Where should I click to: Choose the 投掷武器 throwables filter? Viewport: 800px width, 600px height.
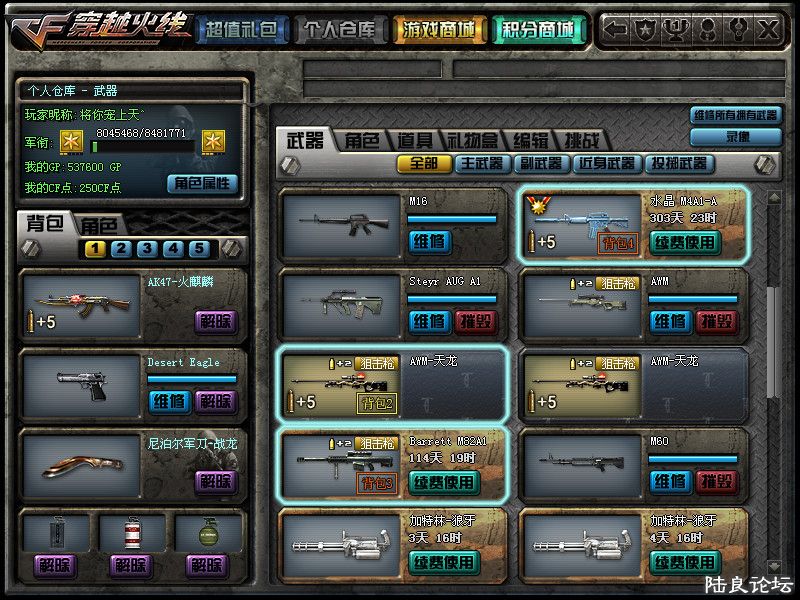(680, 163)
